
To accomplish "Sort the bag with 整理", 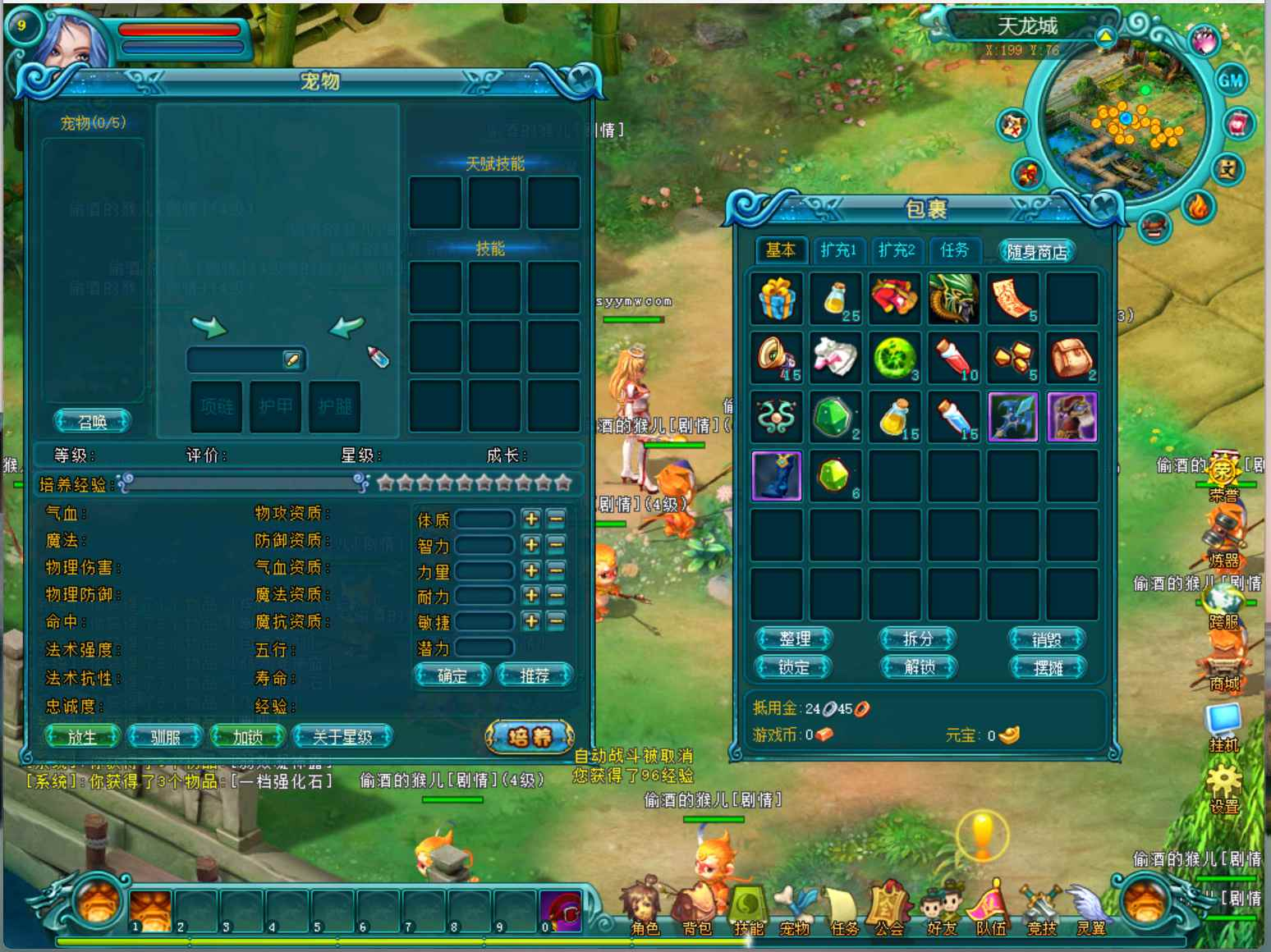I will tap(794, 638).
